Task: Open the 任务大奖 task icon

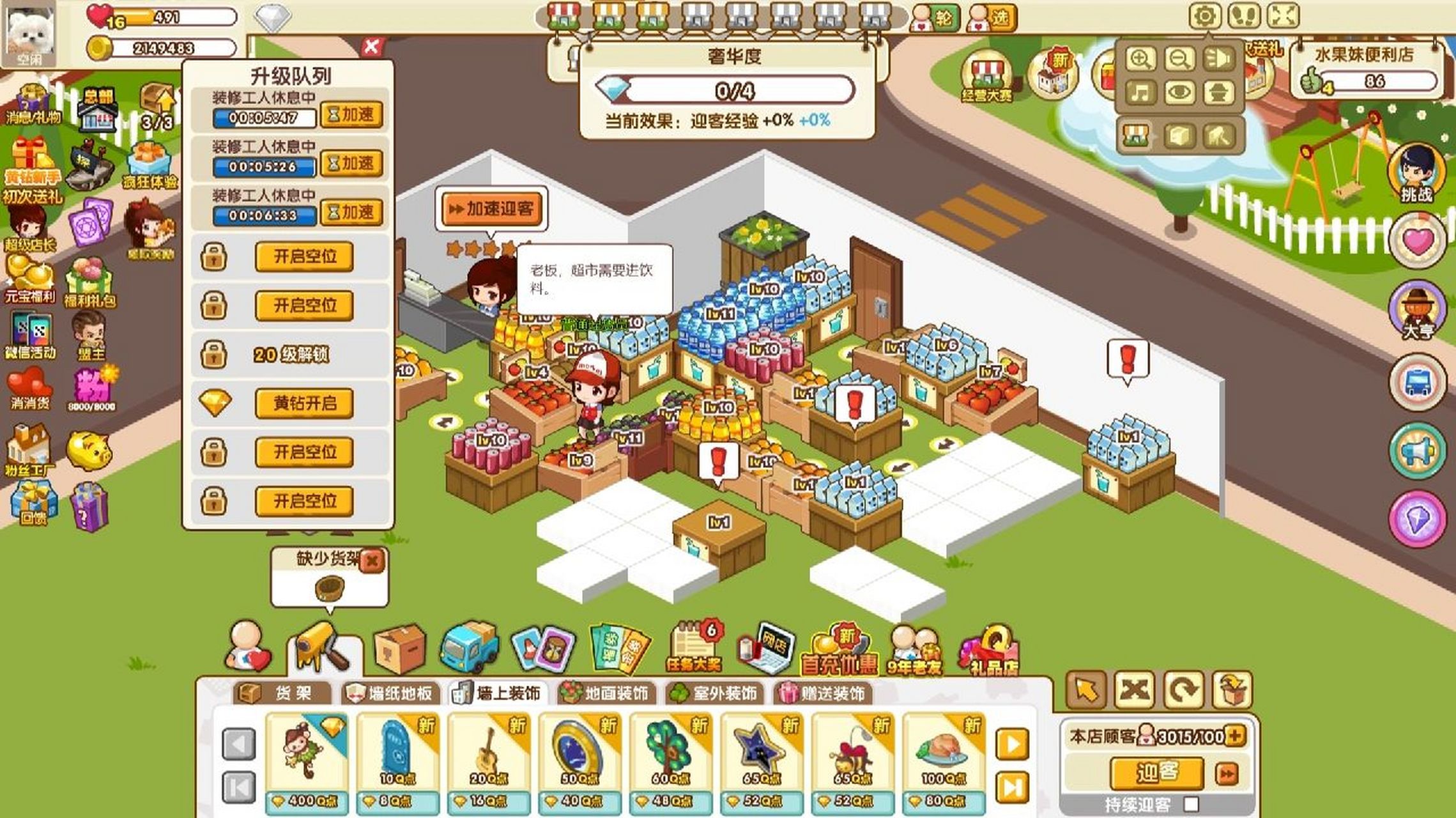Action: [694, 647]
